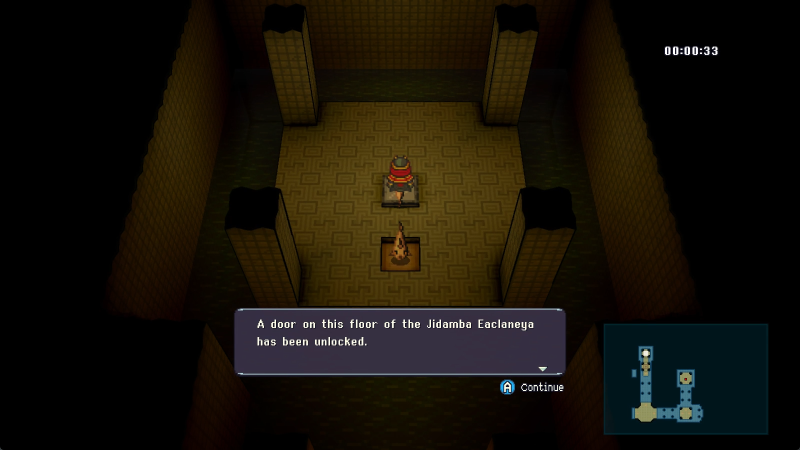Click the dialogue advance arrow indicator

[x=543, y=369]
